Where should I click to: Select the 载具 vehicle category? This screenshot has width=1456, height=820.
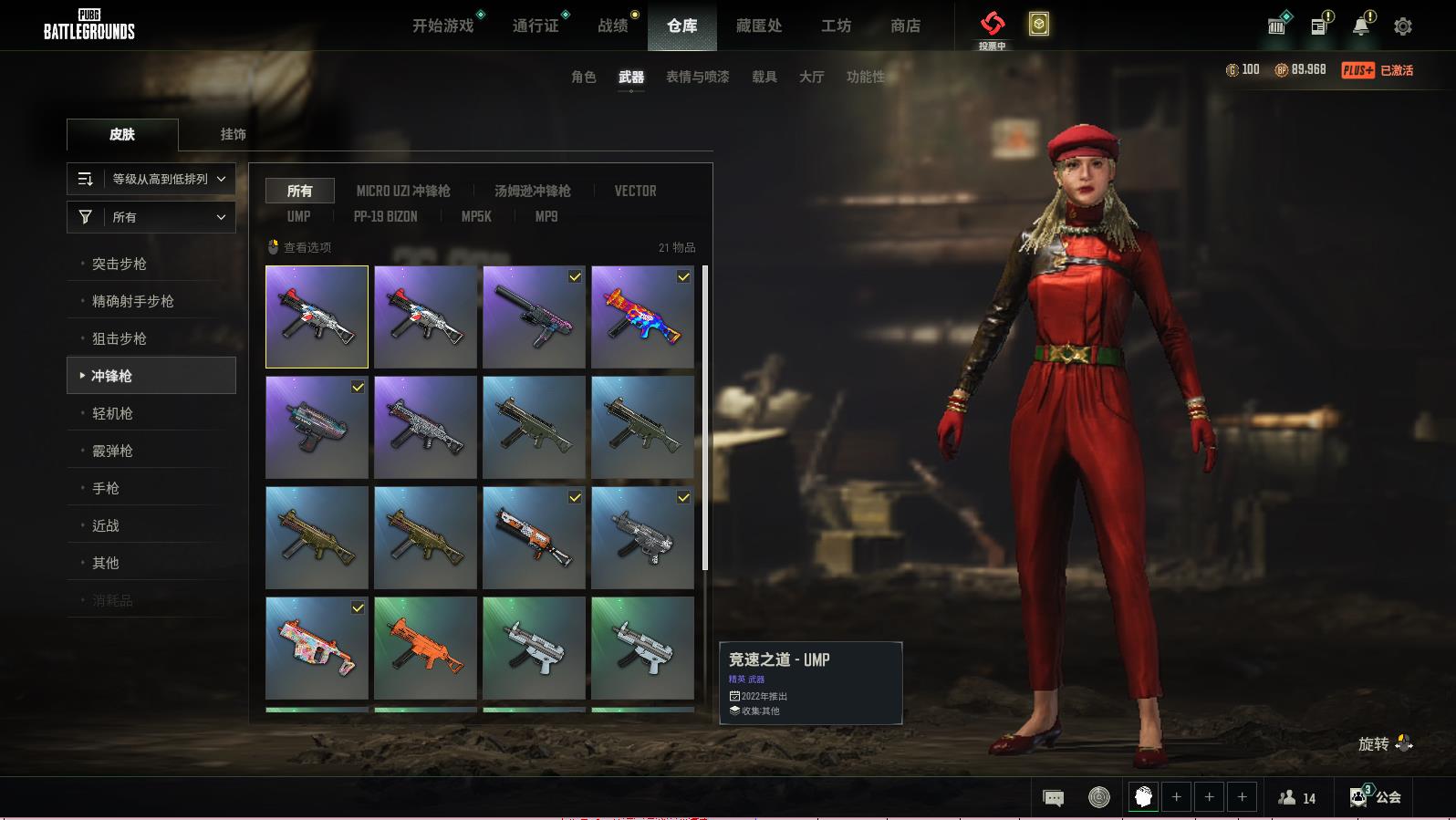[x=764, y=77]
